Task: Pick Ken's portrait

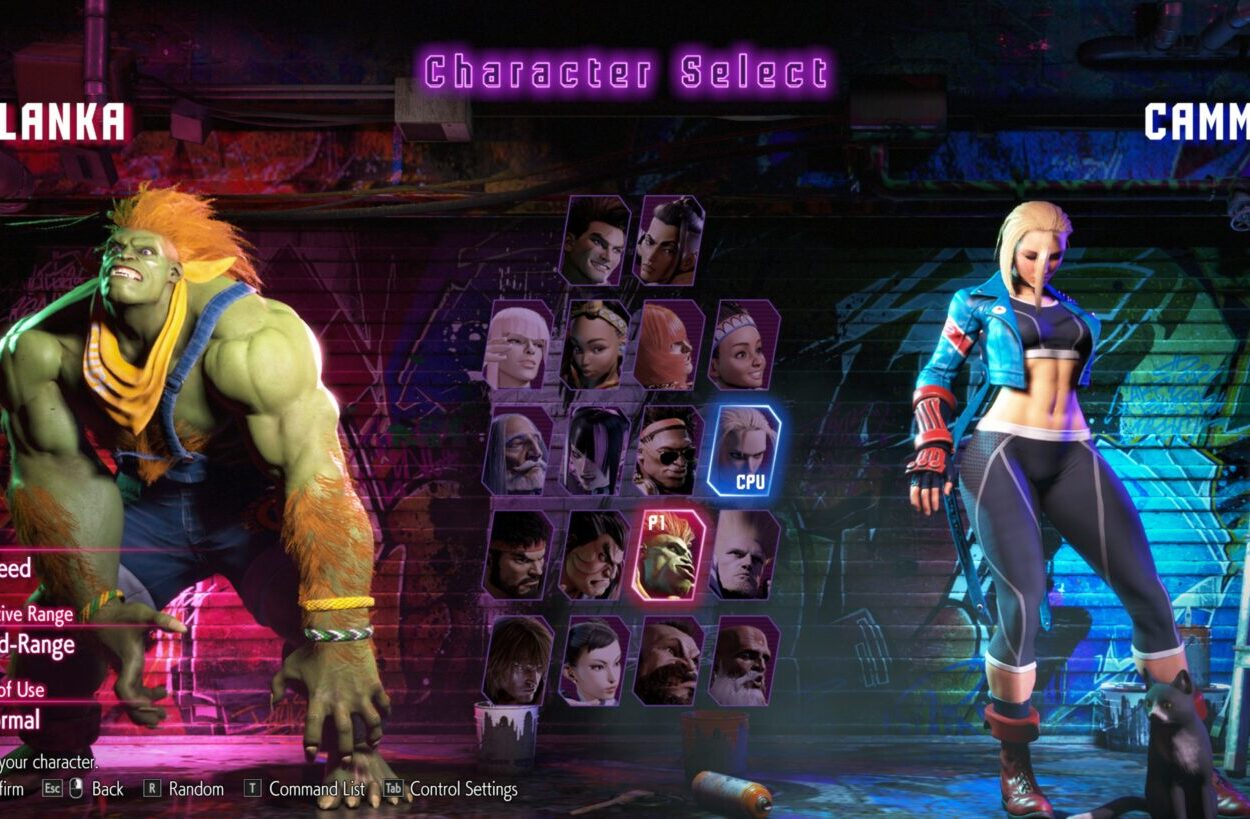Action: click(519, 661)
